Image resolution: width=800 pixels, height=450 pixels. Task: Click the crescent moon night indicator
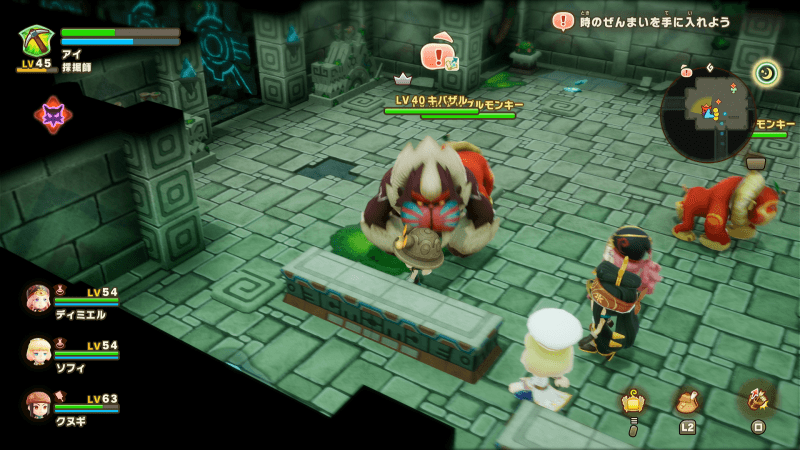(x=766, y=72)
